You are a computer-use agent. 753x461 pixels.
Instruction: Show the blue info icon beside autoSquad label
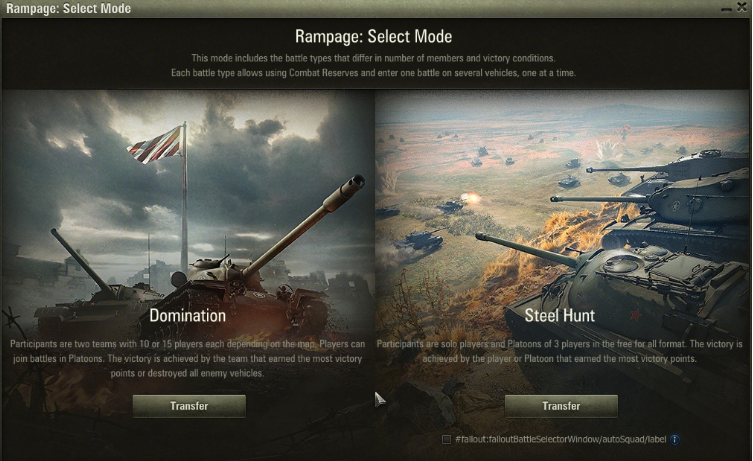pos(675,439)
